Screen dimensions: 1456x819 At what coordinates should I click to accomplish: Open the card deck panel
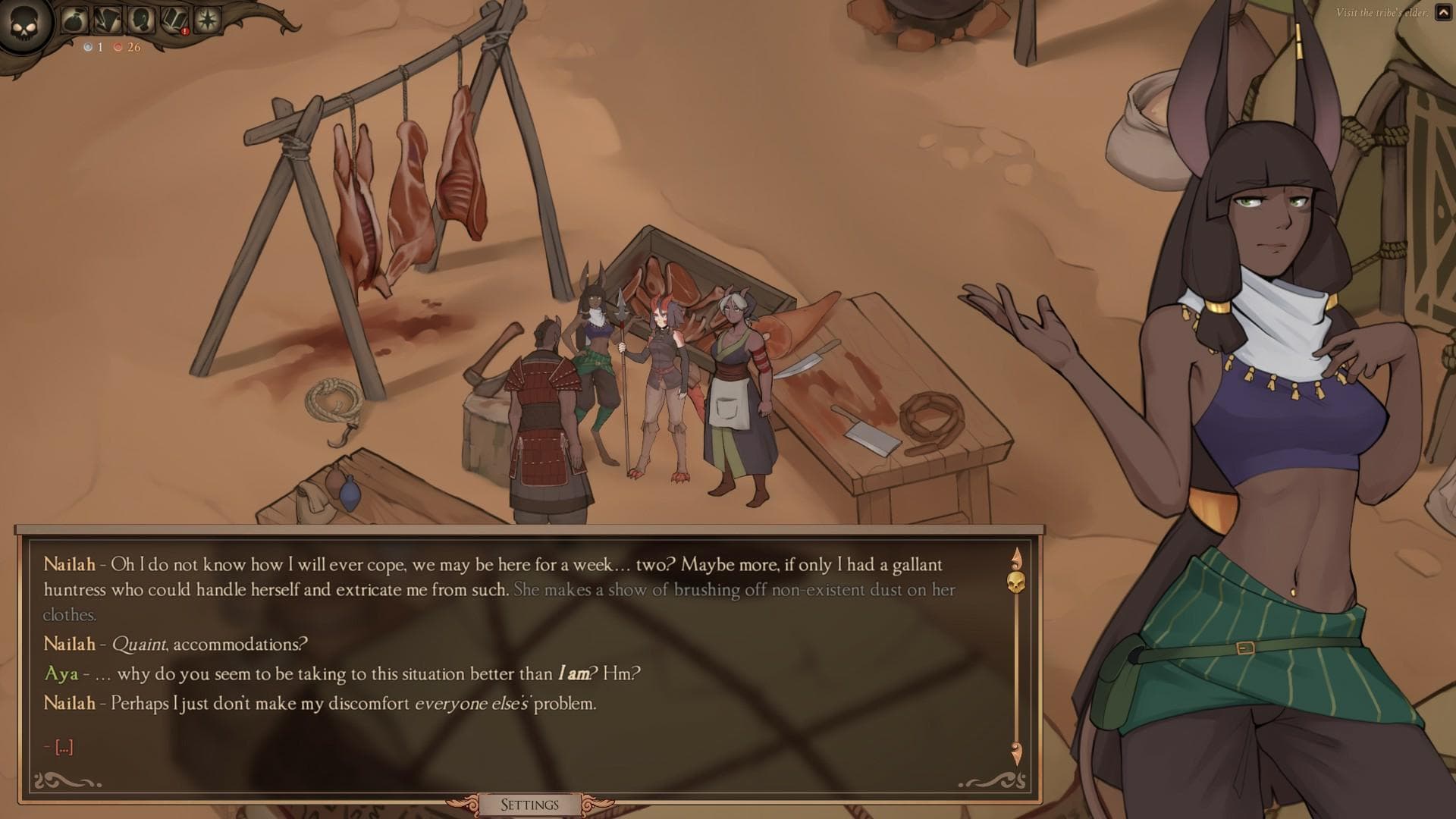click(108, 20)
